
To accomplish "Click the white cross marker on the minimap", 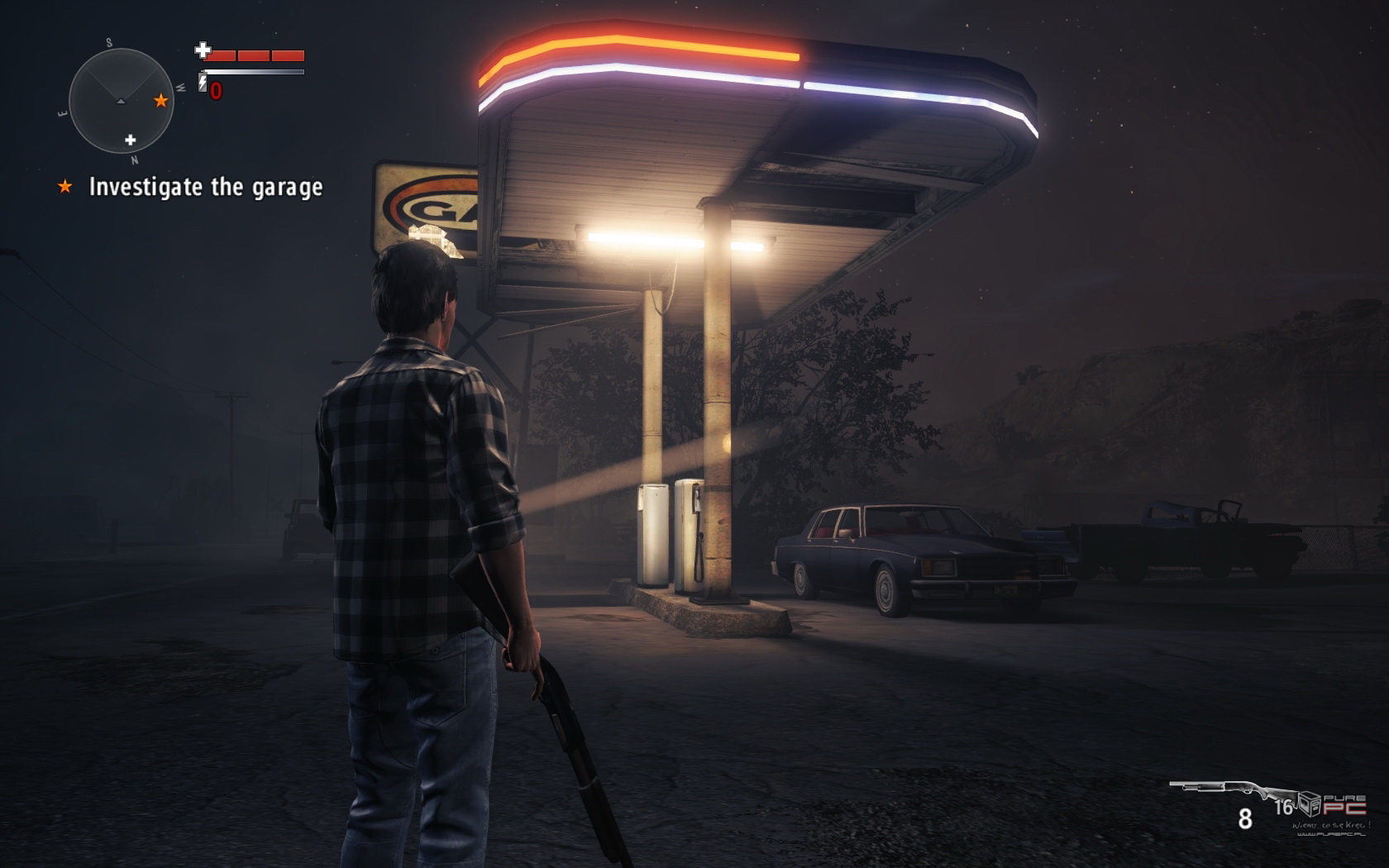I will coord(130,140).
